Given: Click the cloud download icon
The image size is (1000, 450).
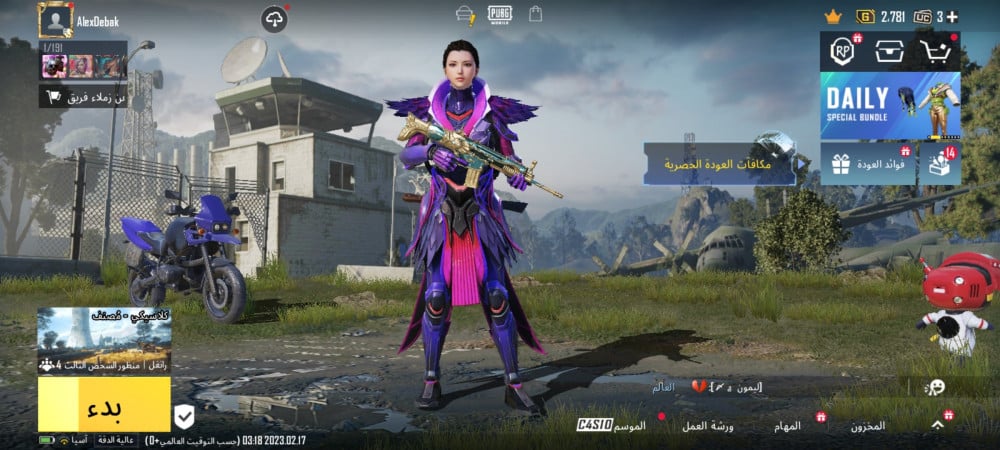Looking at the screenshot, I should [273, 18].
